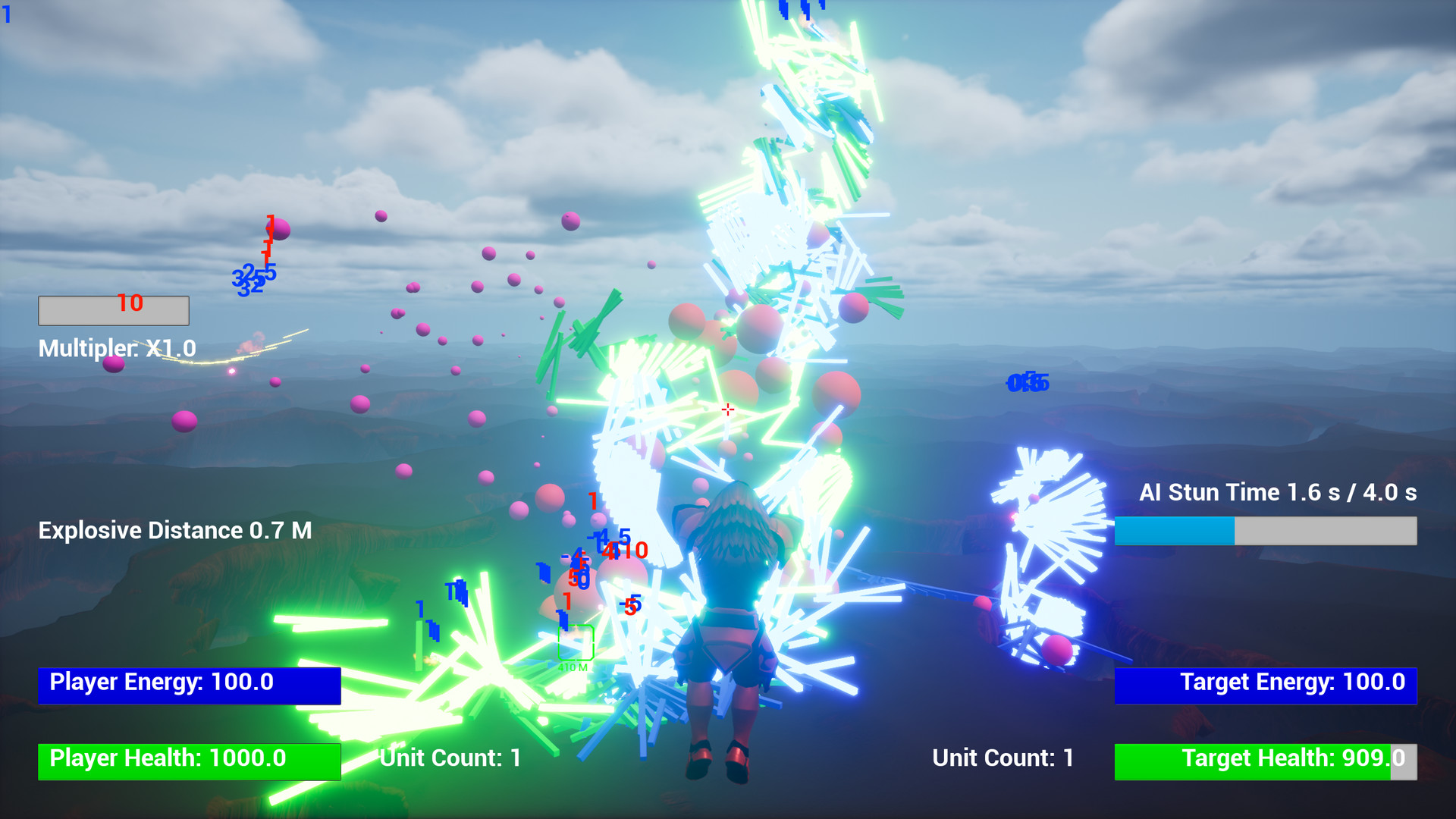This screenshot has height=819, width=1456.
Task: Select the right Unit Count: 1 label
Action: 1002,758
